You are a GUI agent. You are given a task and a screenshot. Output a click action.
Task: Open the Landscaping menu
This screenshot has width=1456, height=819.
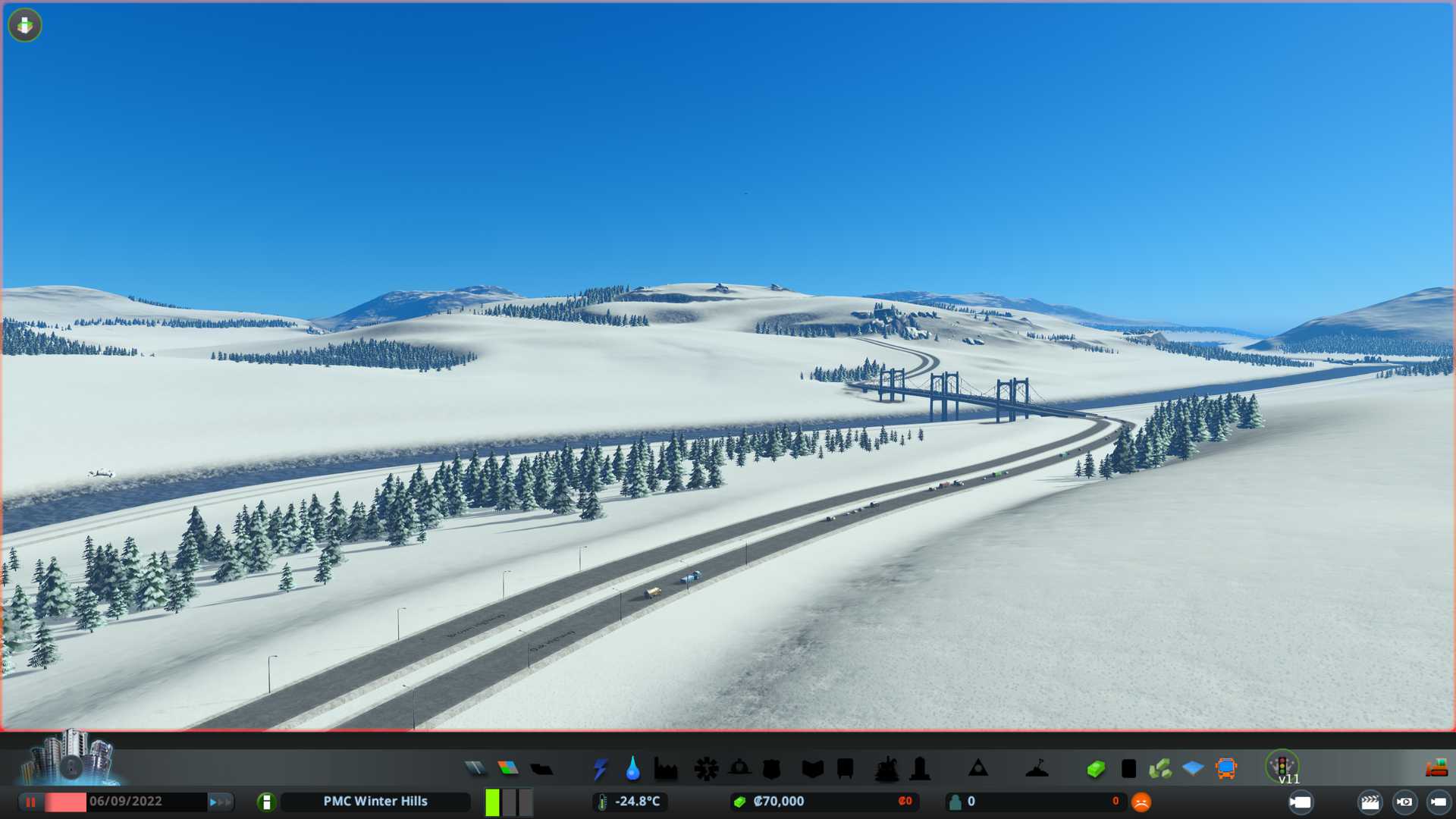[x=1037, y=769]
